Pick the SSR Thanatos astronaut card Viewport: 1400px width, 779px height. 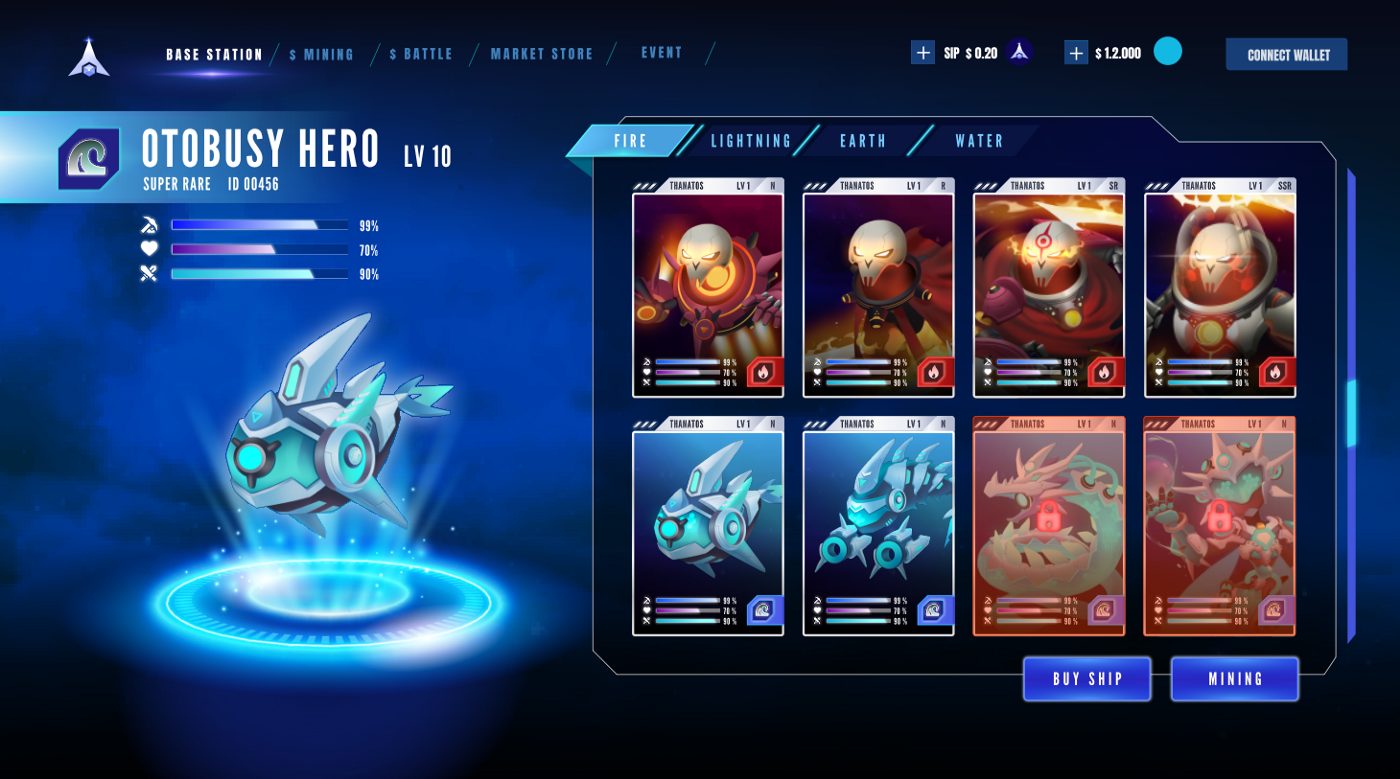[x=1220, y=288]
